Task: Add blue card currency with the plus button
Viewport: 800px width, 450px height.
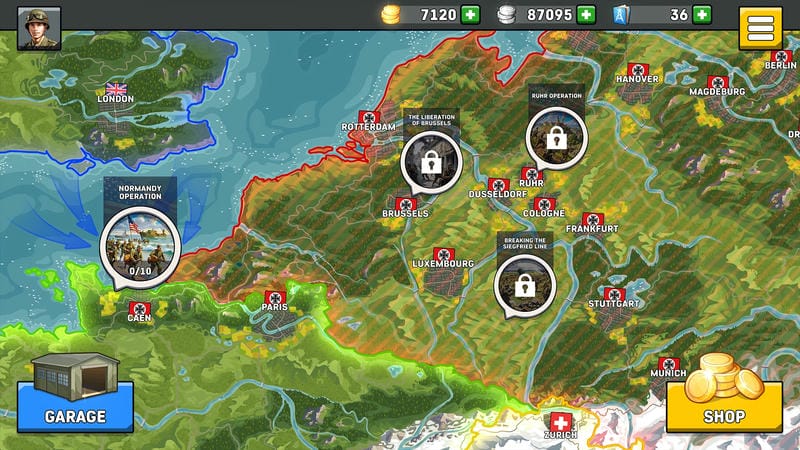Action: click(x=703, y=14)
